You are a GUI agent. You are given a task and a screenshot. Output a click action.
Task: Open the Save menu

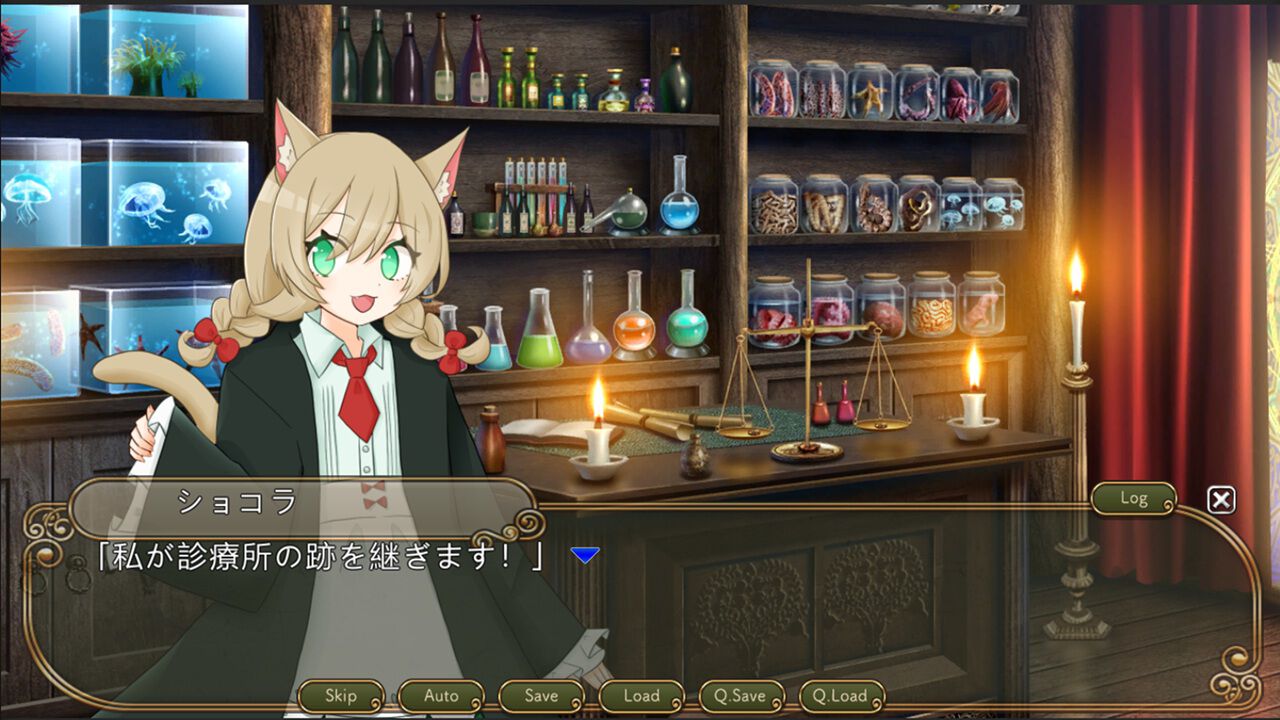541,695
